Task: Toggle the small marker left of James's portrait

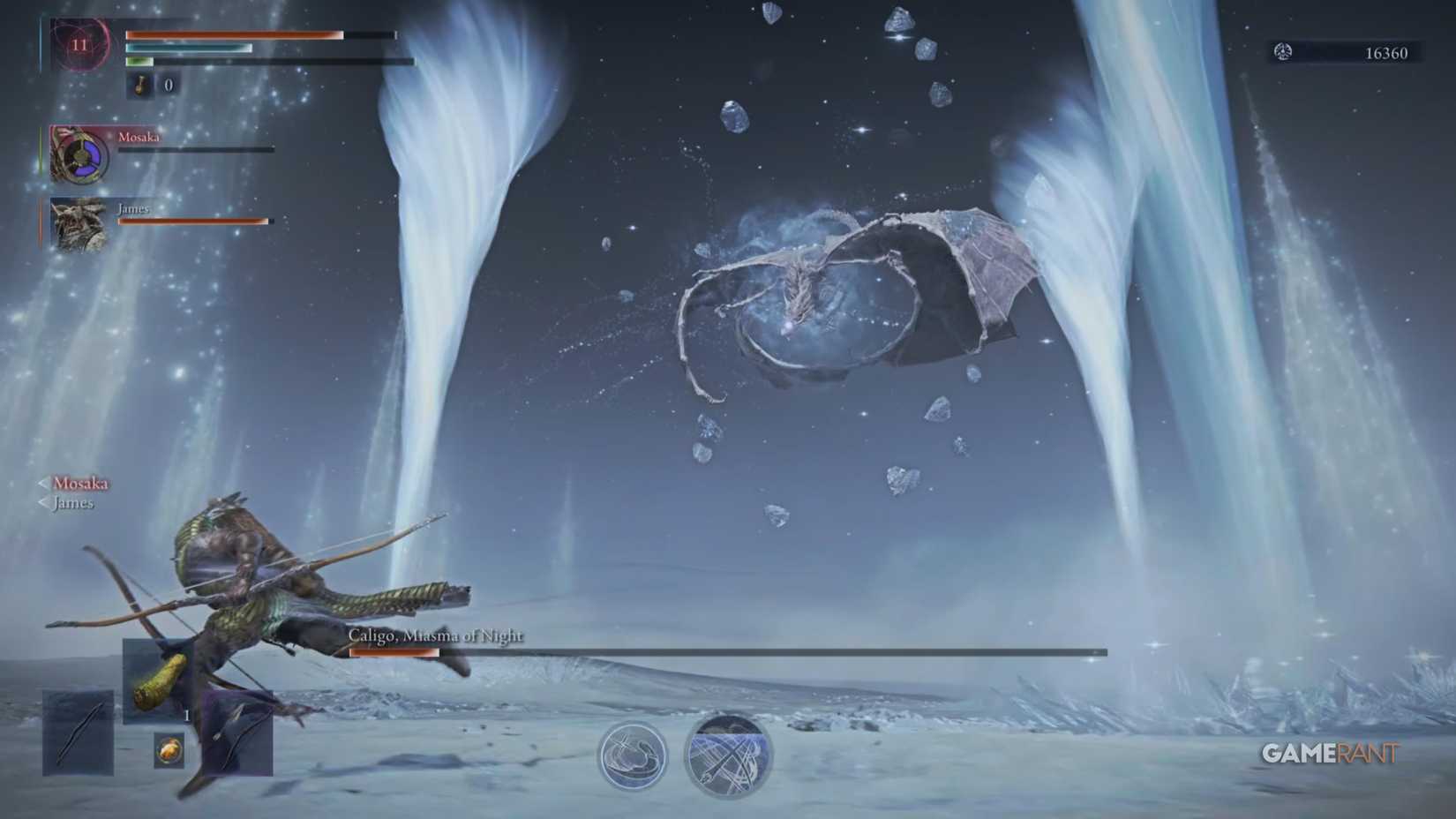Action: (40, 219)
